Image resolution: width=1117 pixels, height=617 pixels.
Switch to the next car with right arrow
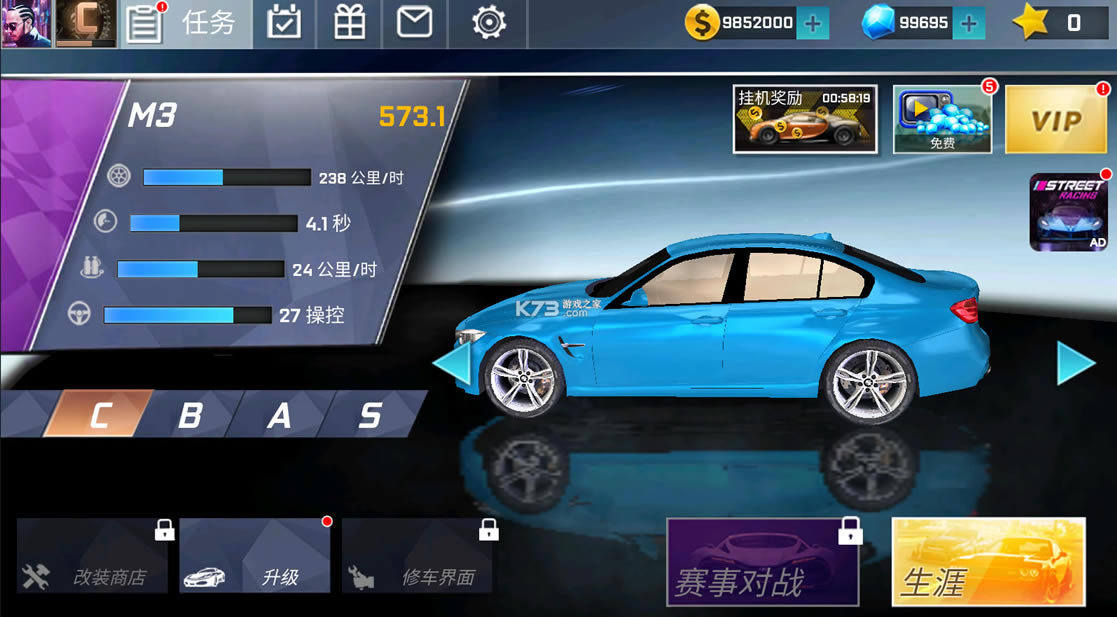point(1075,364)
